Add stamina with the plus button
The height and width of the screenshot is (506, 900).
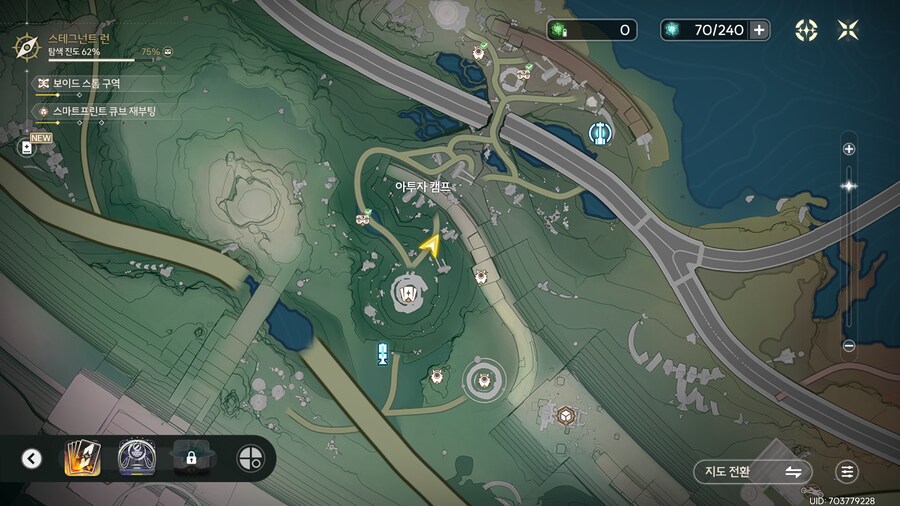760,30
